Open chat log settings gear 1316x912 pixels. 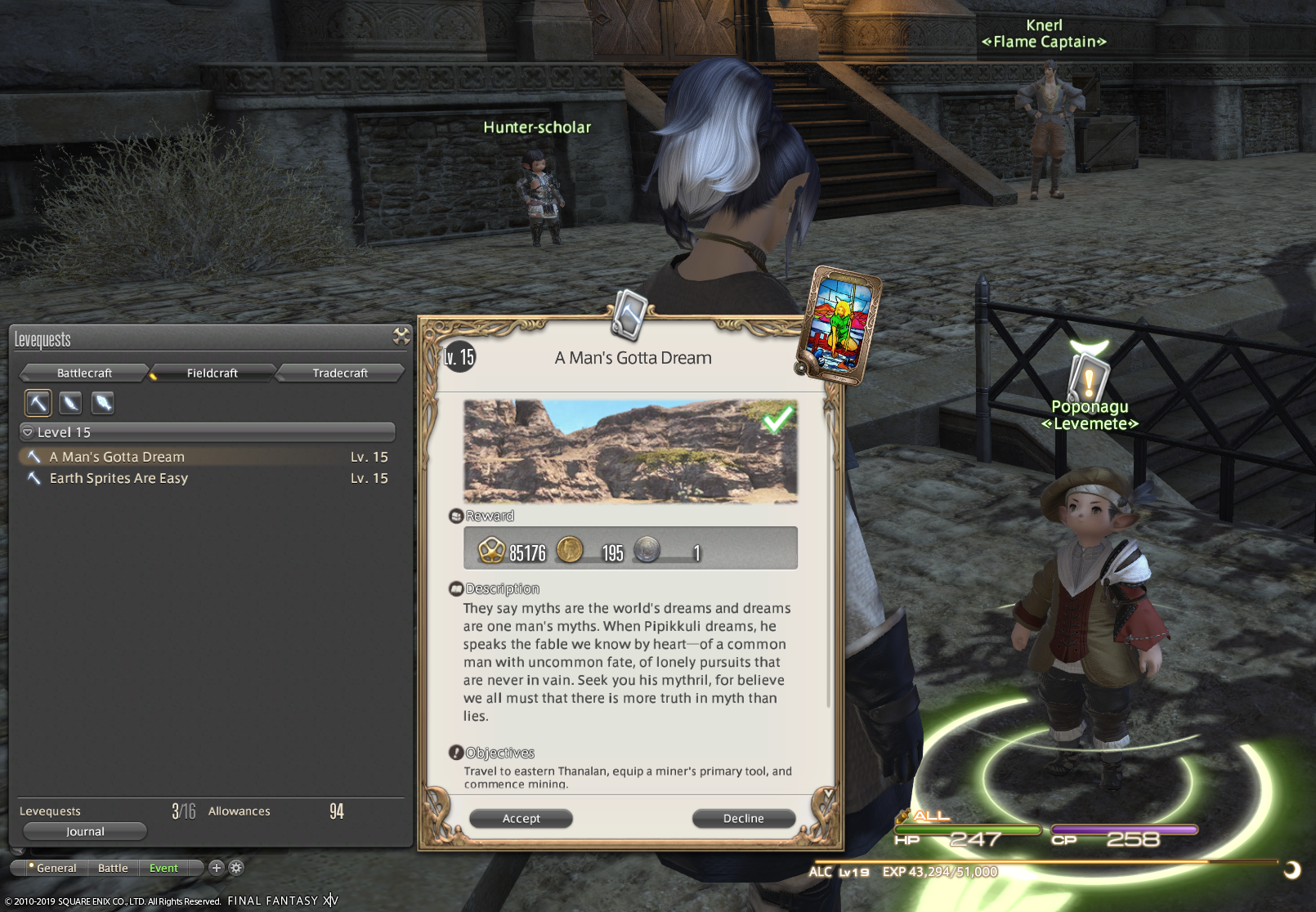[x=236, y=868]
